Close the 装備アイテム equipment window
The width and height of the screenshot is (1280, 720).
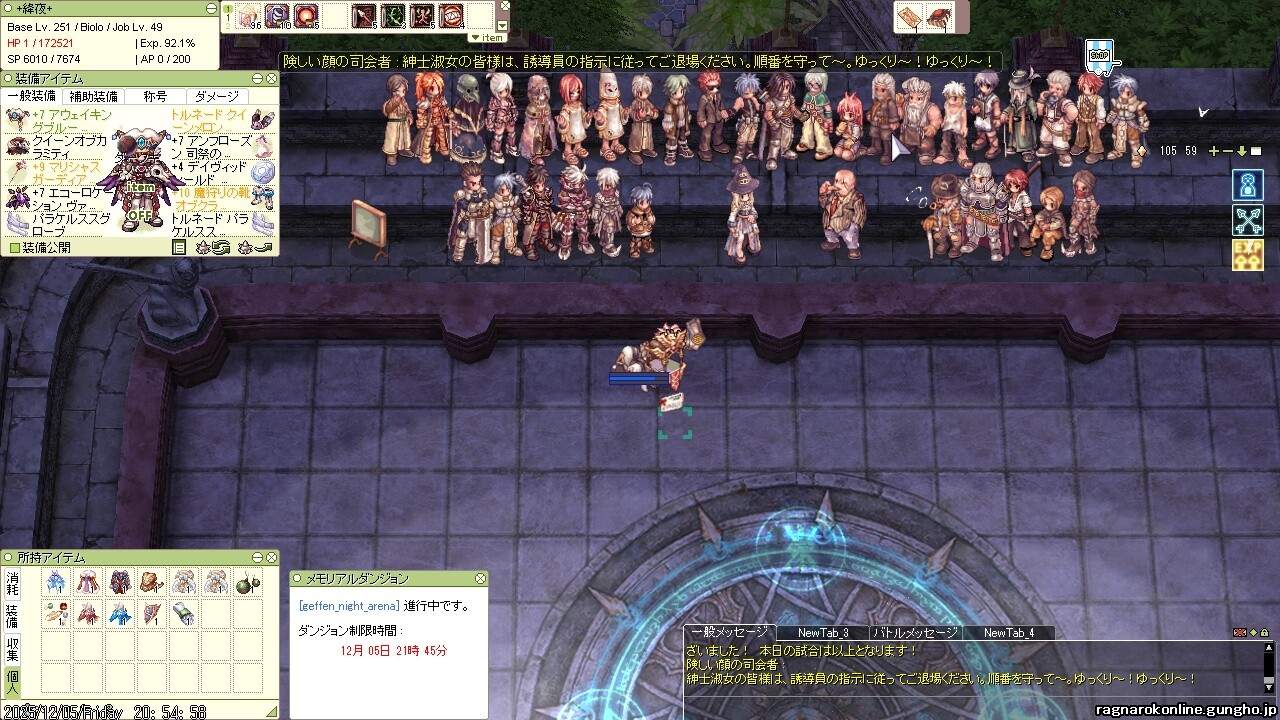click(x=270, y=78)
